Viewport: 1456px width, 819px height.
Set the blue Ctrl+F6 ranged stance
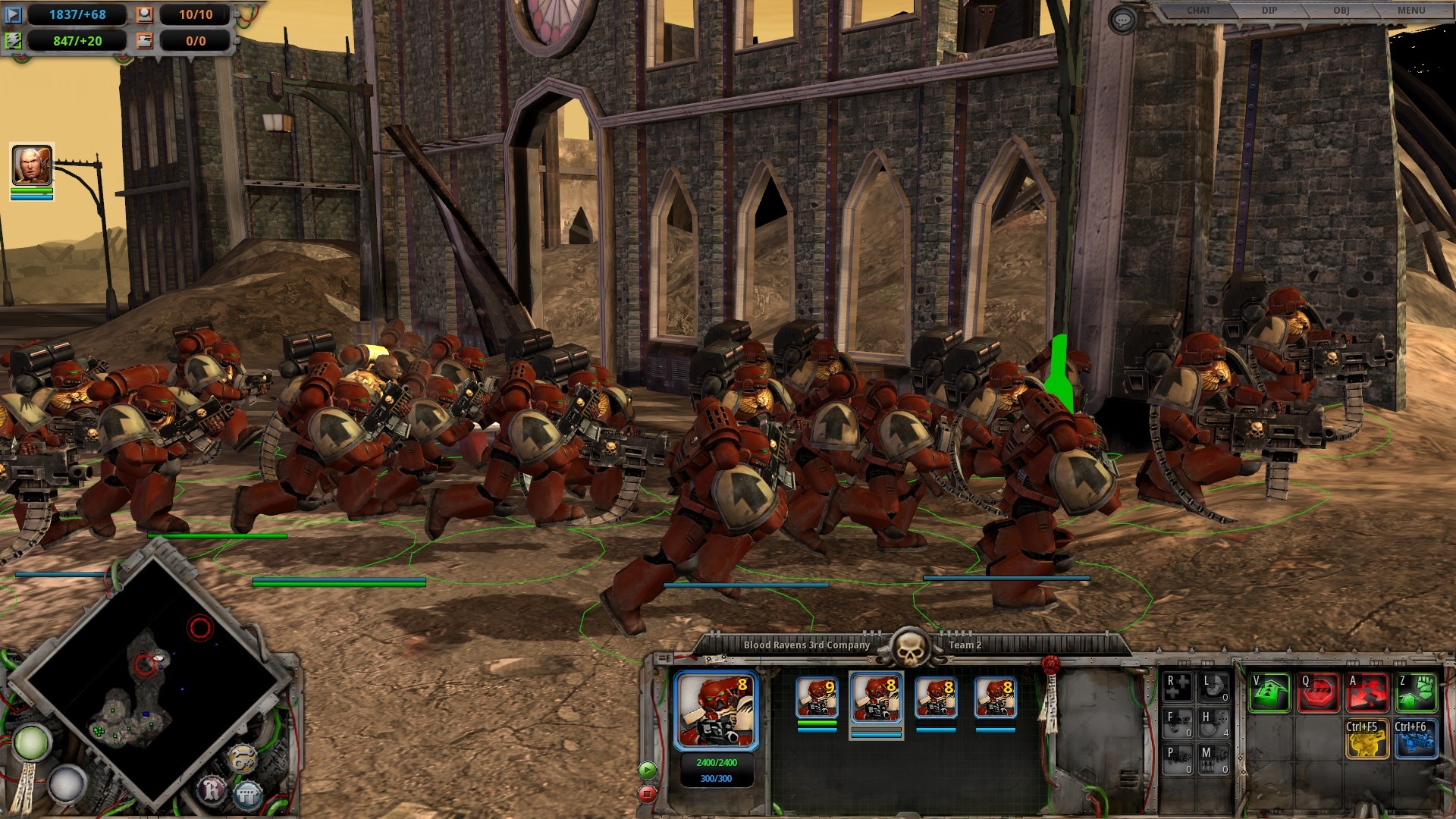point(1416,739)
